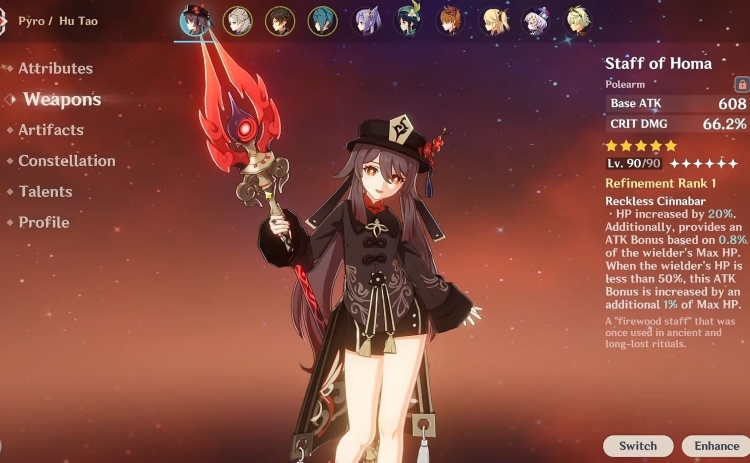
Task: Show Hu Tao's Profile
Action: click(44, 223)
